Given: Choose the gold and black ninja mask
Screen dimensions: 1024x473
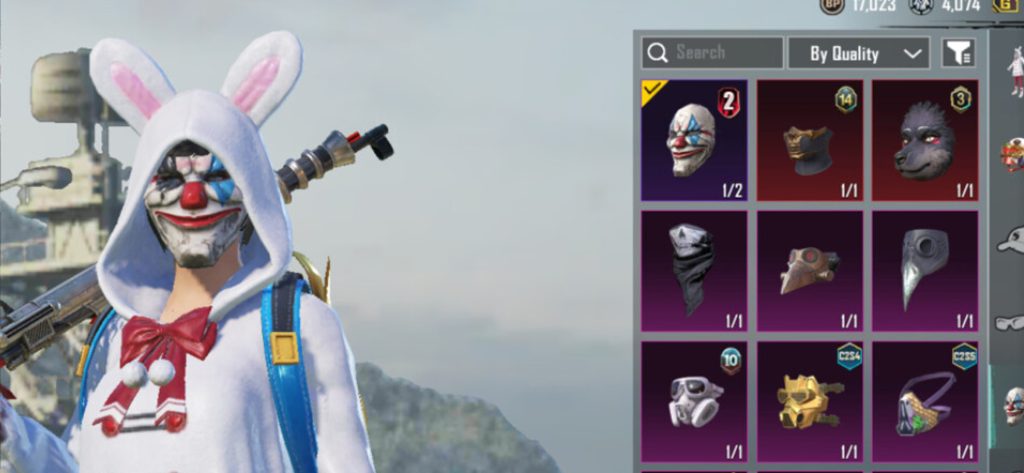Looking at the screenshot, I should point(808,140).
